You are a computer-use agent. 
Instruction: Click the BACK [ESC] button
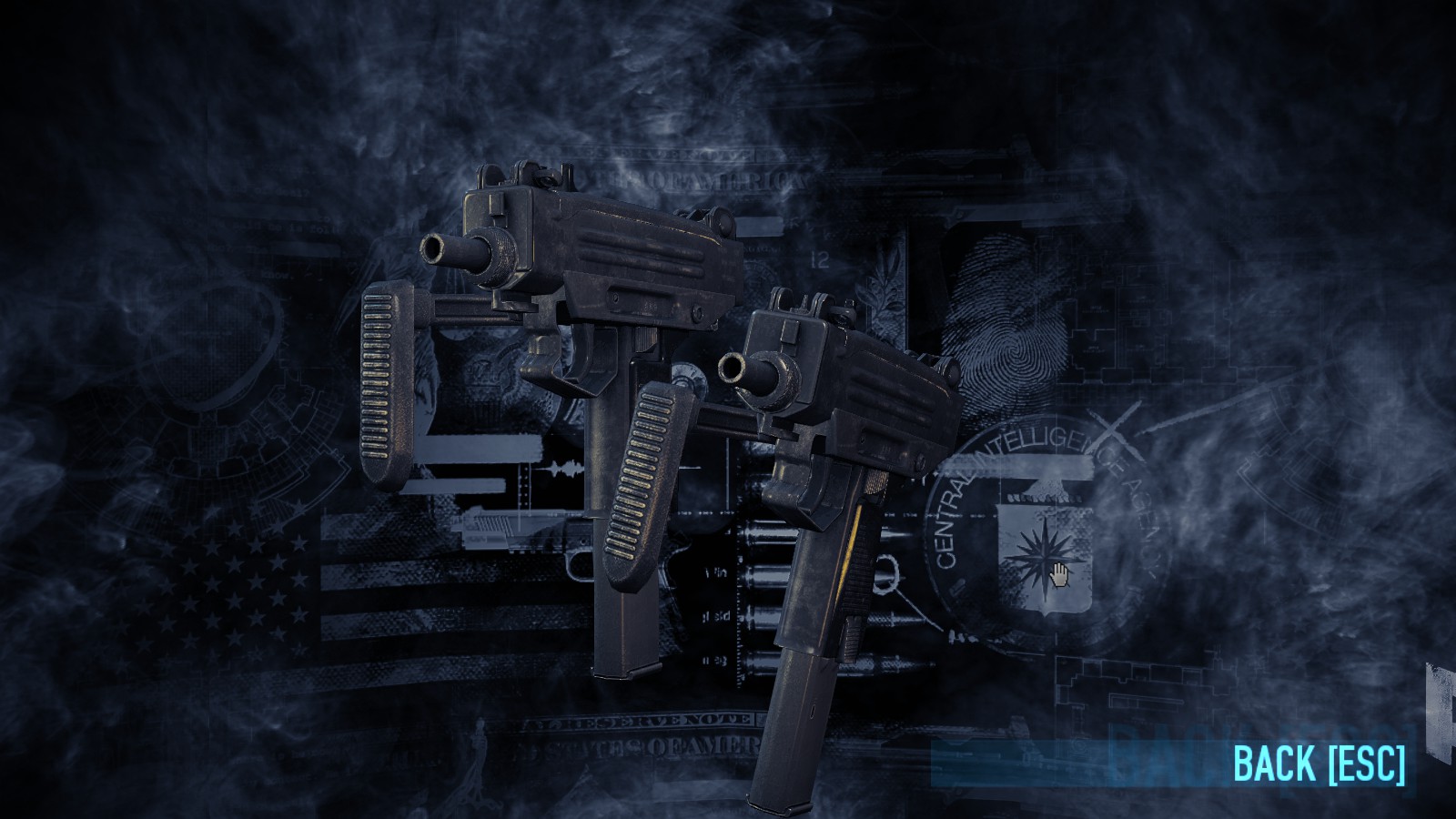click(x=1319, y=766)
